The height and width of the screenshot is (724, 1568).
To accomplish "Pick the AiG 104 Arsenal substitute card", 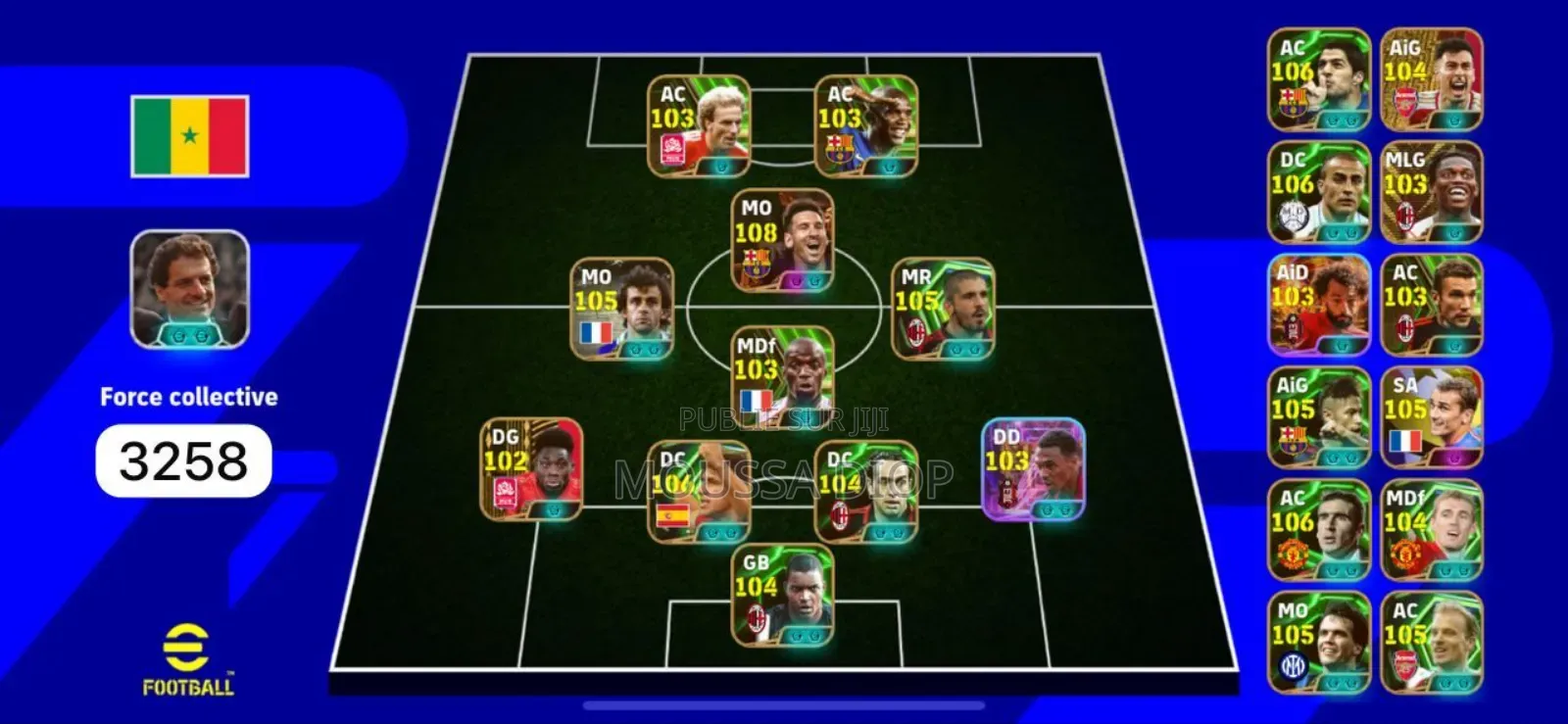I will point(1432,79).
